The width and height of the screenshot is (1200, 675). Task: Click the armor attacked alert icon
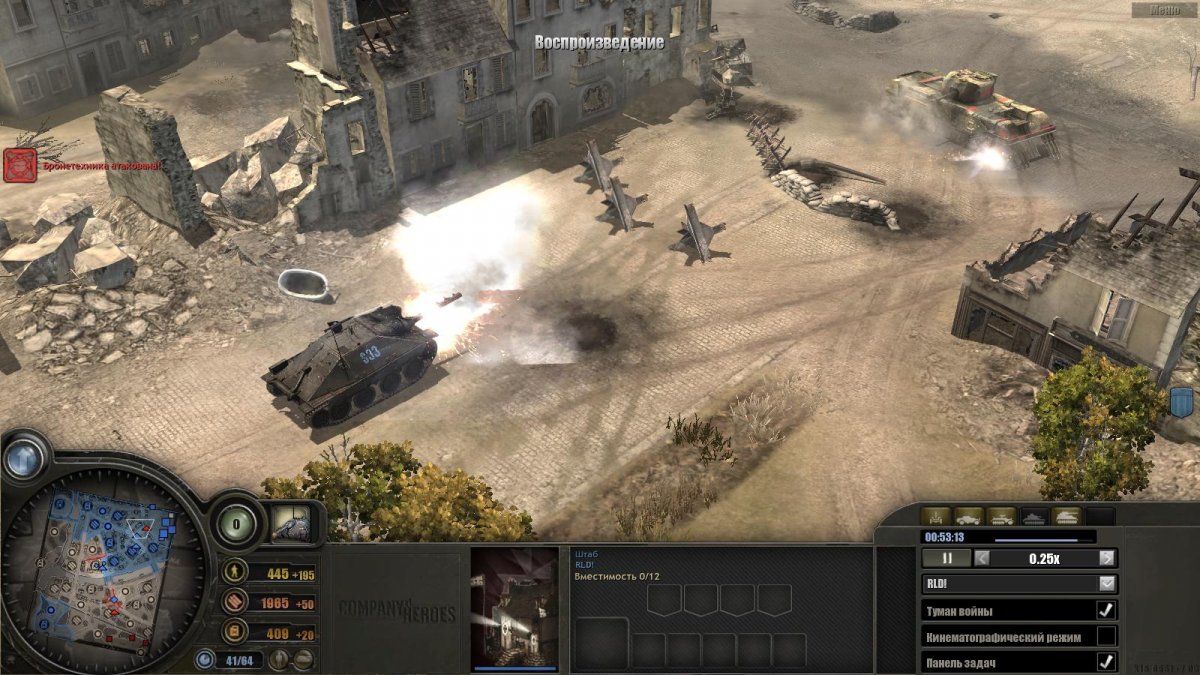[20, 165]
